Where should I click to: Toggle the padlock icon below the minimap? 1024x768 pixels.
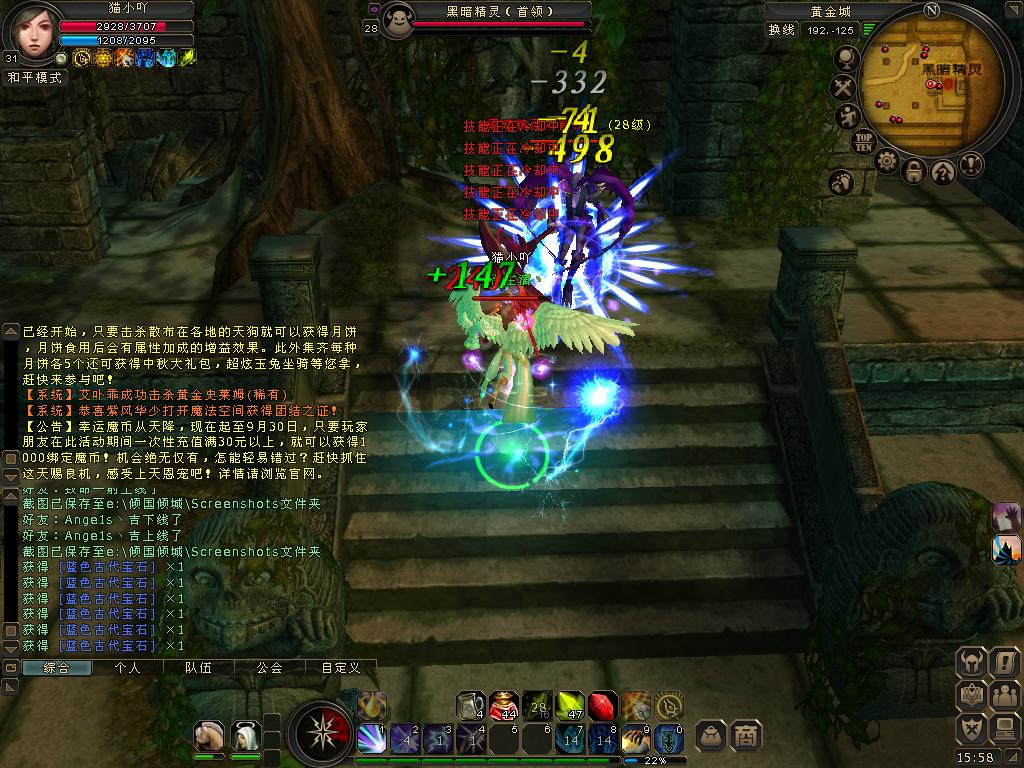pyautogui.click(x=914, y=171)
